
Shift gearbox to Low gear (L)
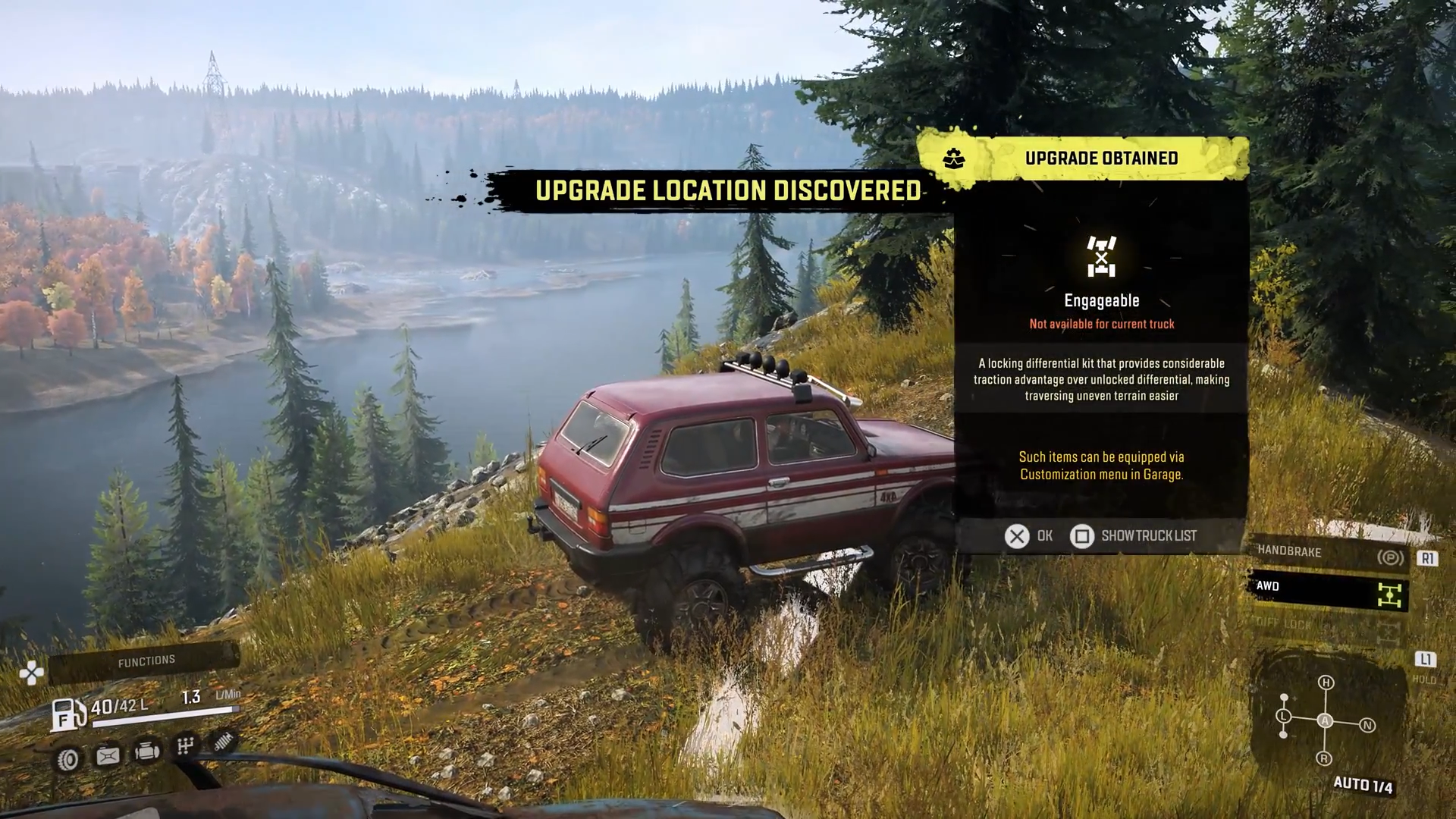coord(1283,716)
